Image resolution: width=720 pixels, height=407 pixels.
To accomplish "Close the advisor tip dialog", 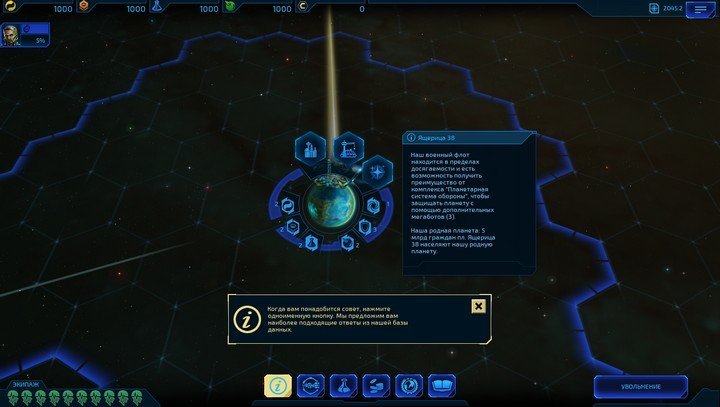I will pyautogui.click(x=478, y=306).
